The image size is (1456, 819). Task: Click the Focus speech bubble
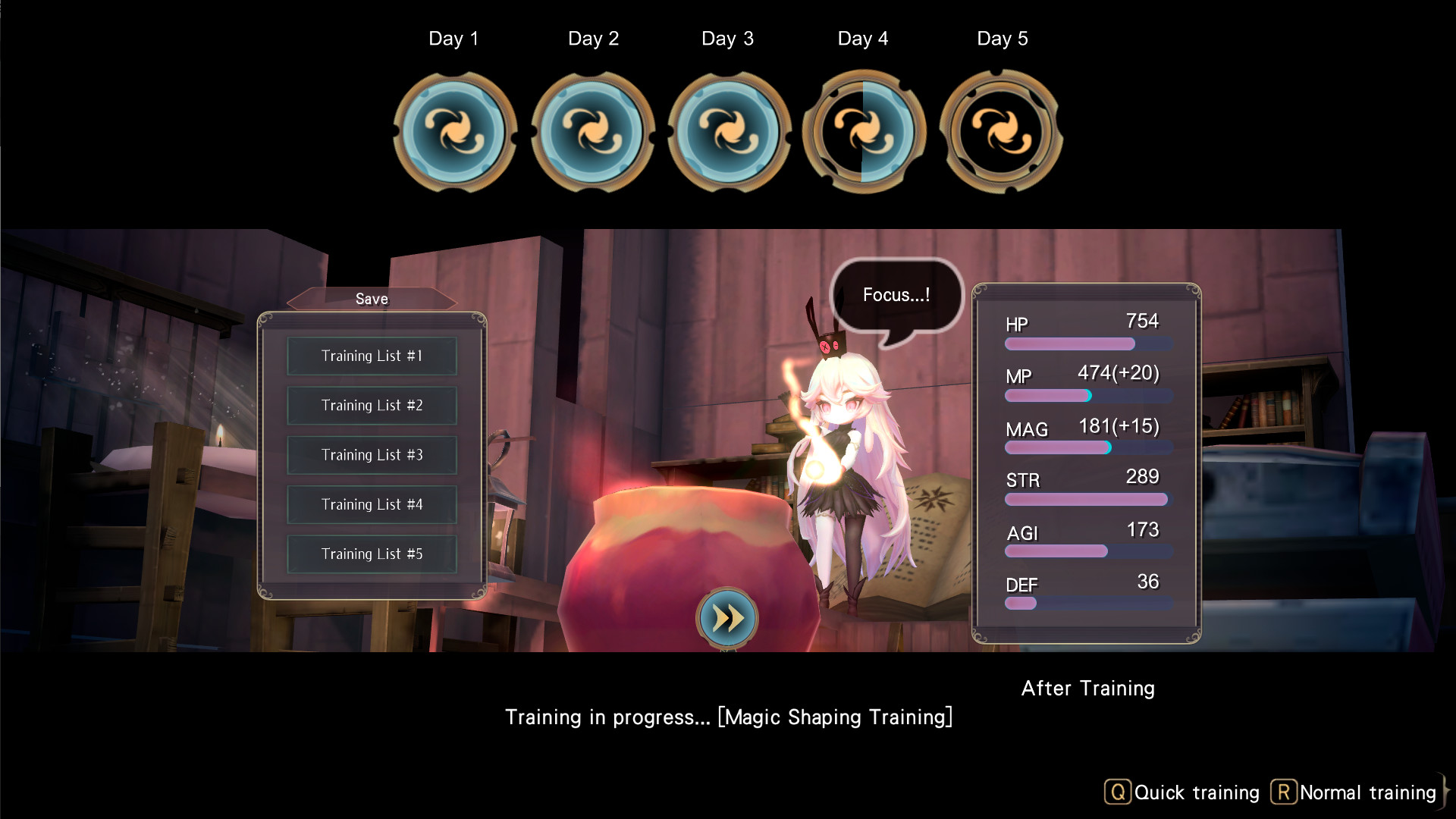(896, 295)
